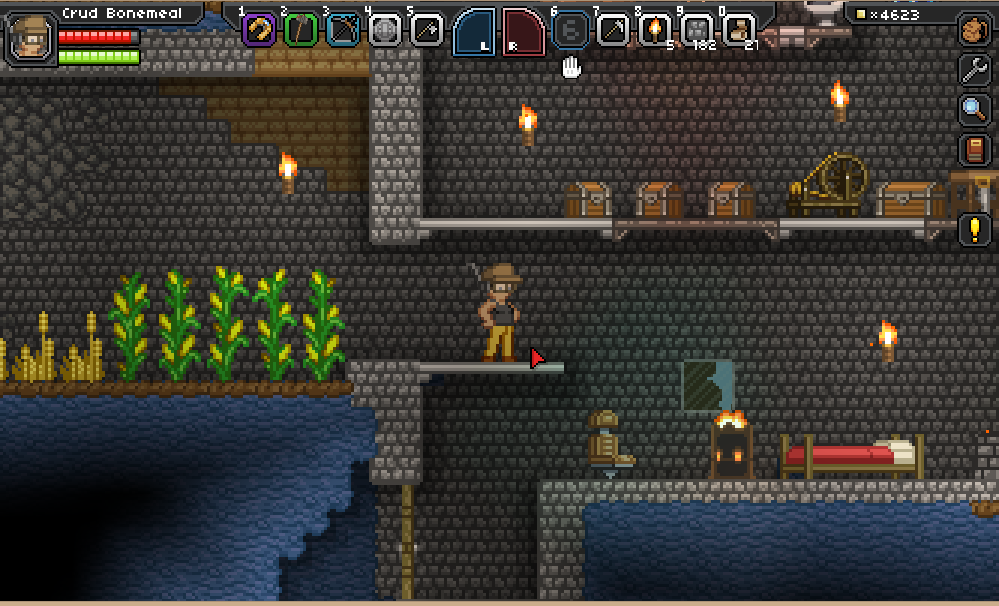Viewport: 999px width, 606px height.
Task: Open the crafting menu with the wrench icon
Action: click(974, 69)
